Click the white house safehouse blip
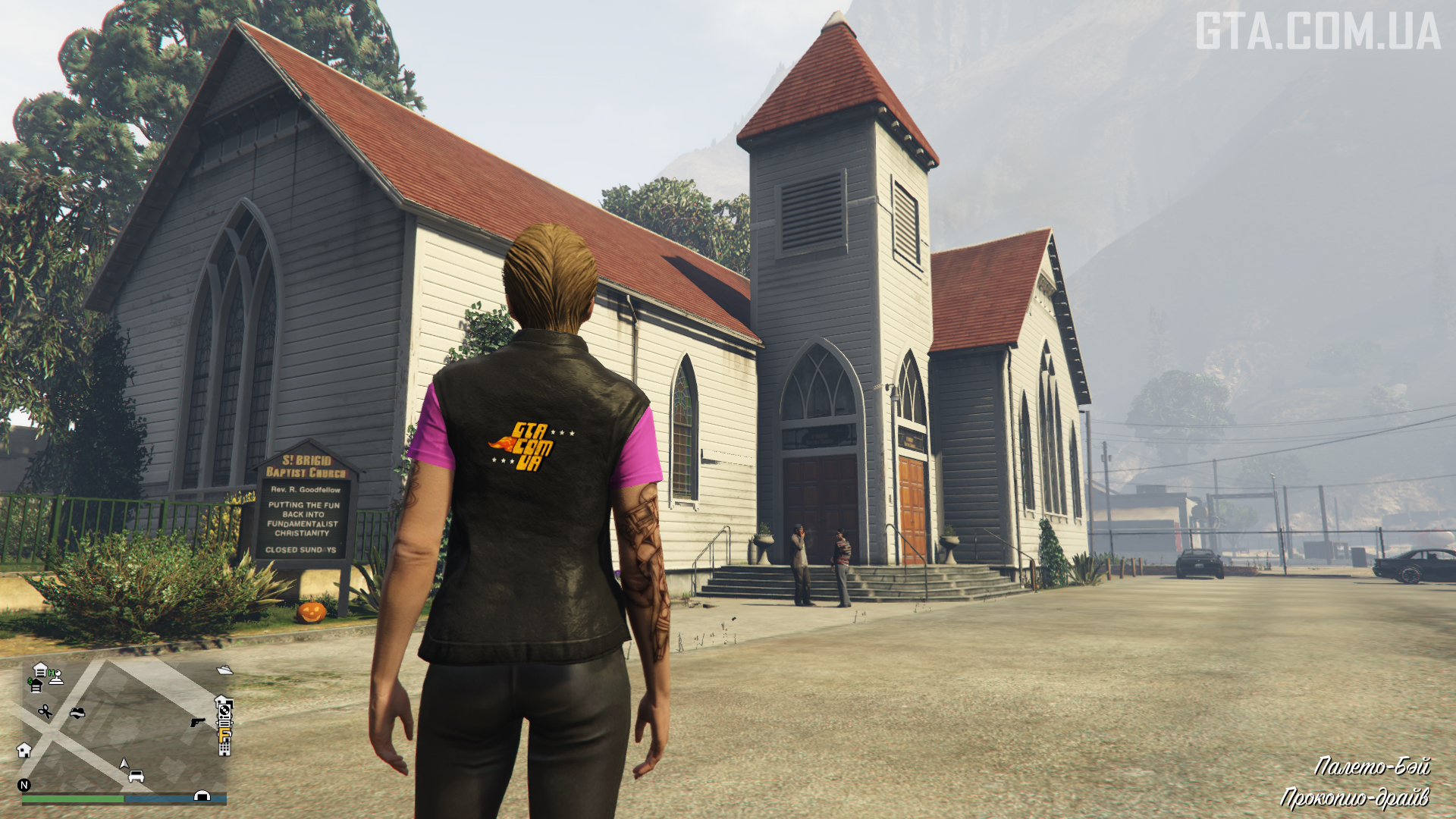The height and width of the screenshot is (819, 1456). point(24,750)
